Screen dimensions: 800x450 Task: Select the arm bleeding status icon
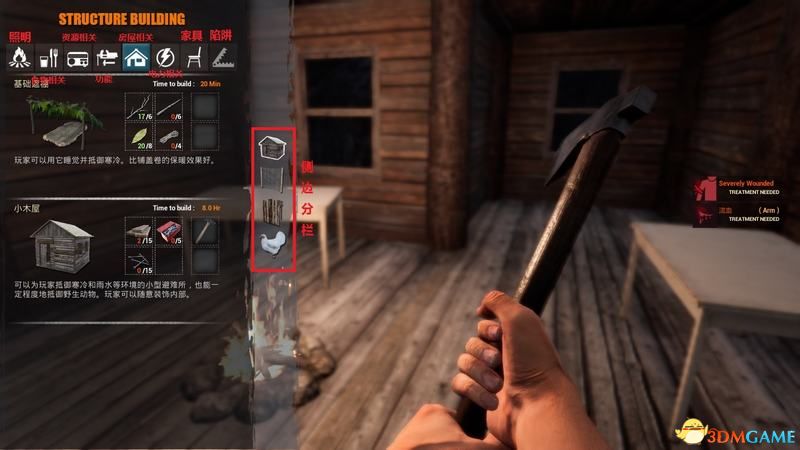click(706, 213)
